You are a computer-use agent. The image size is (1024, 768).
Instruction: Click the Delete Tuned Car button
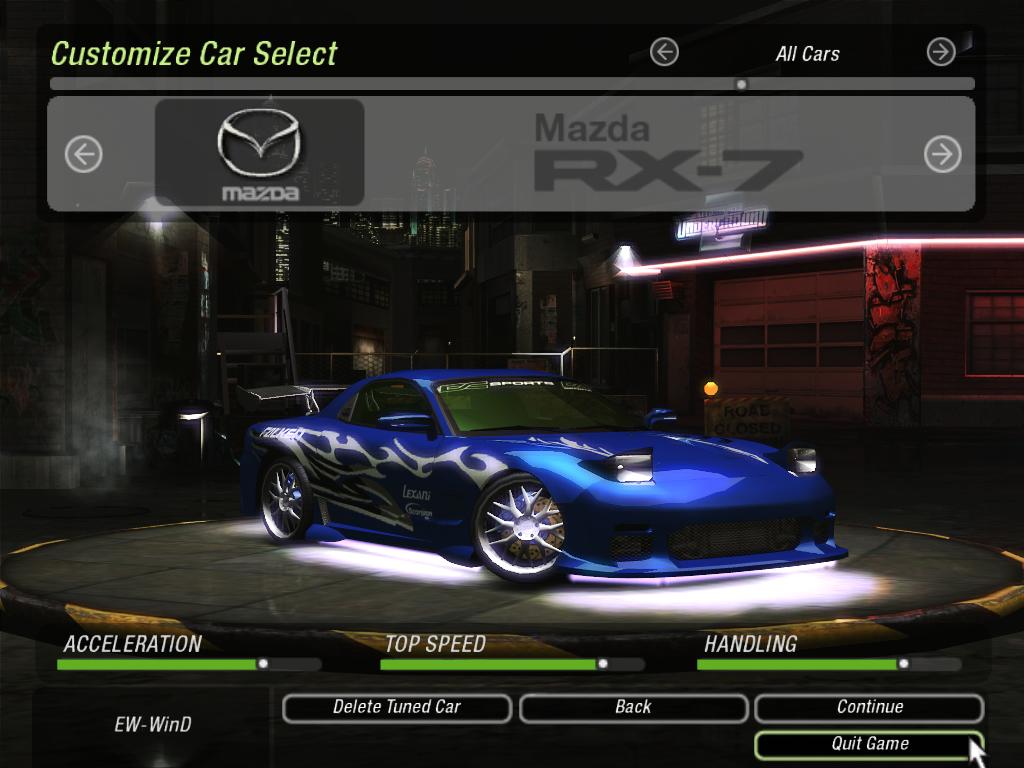397,708
